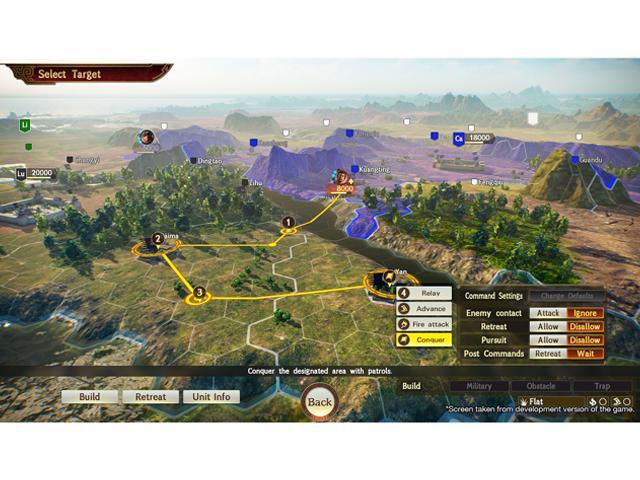Pick the Fire attack command

click(x=425, y=324)
